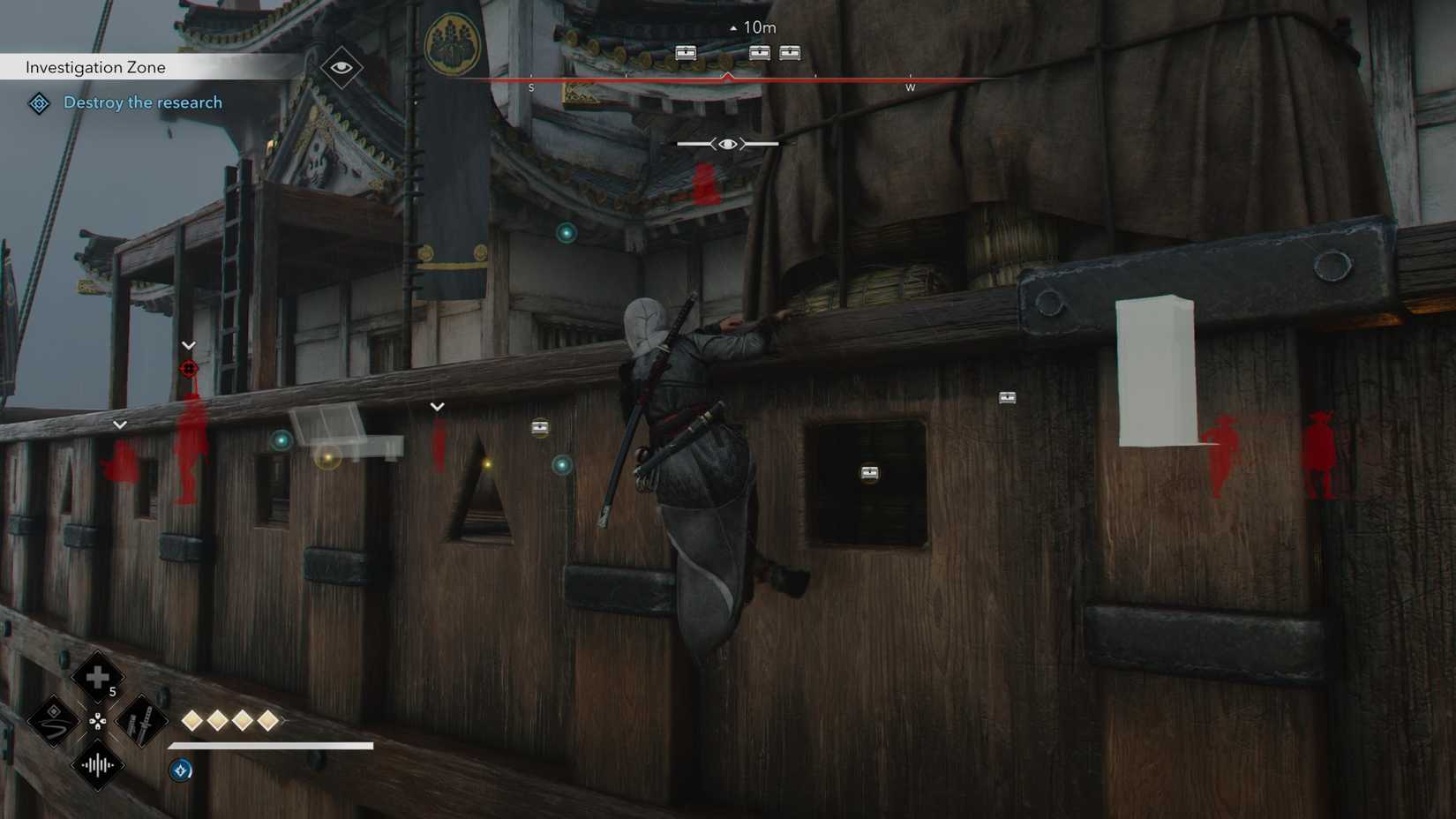
Task: Toggle the red enemy marker above the archer
Action: pos(188,369)
